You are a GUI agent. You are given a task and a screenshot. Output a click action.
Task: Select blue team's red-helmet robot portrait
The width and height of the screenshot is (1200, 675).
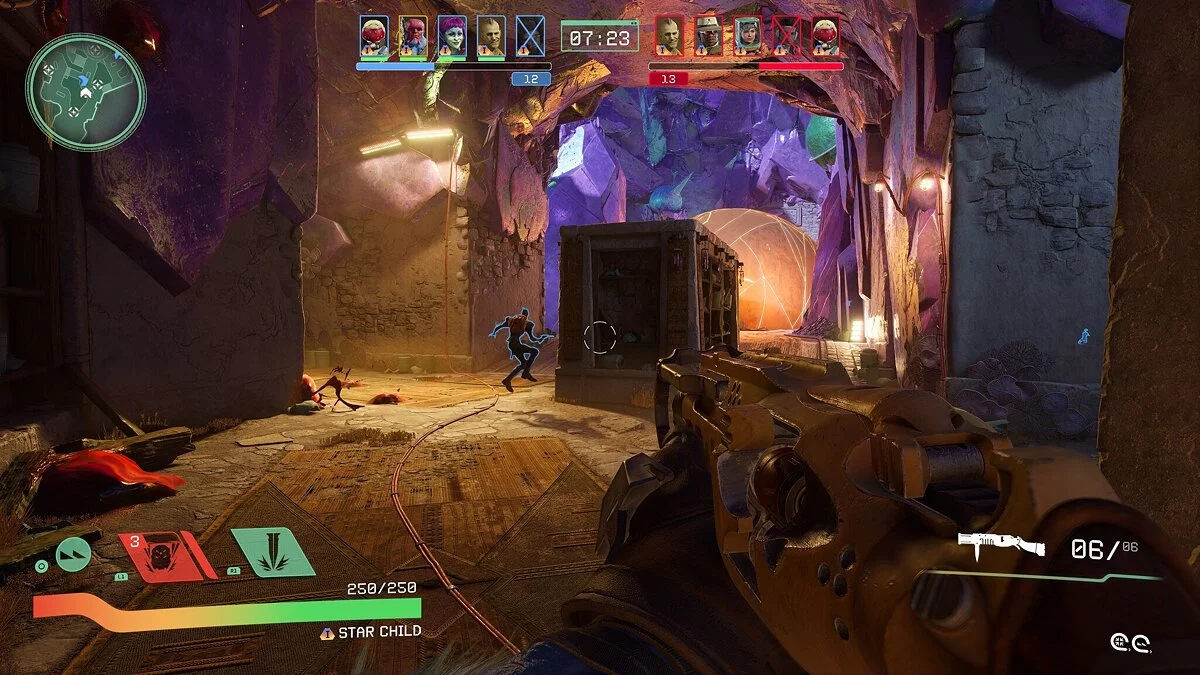(373, 36)
